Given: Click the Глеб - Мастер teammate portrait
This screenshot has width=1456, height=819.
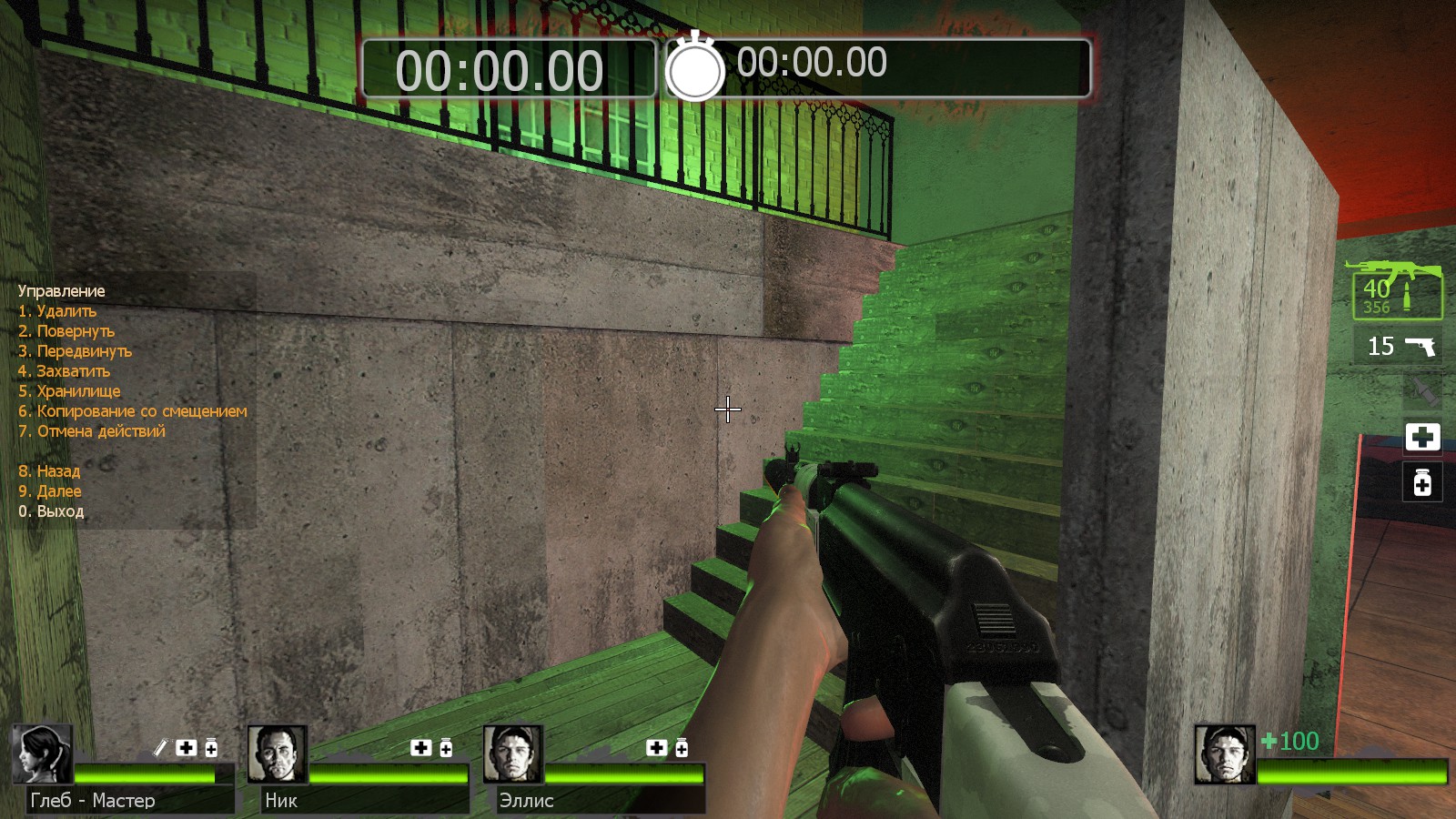Looking at the screenshot, I should [x=42, y=754].
